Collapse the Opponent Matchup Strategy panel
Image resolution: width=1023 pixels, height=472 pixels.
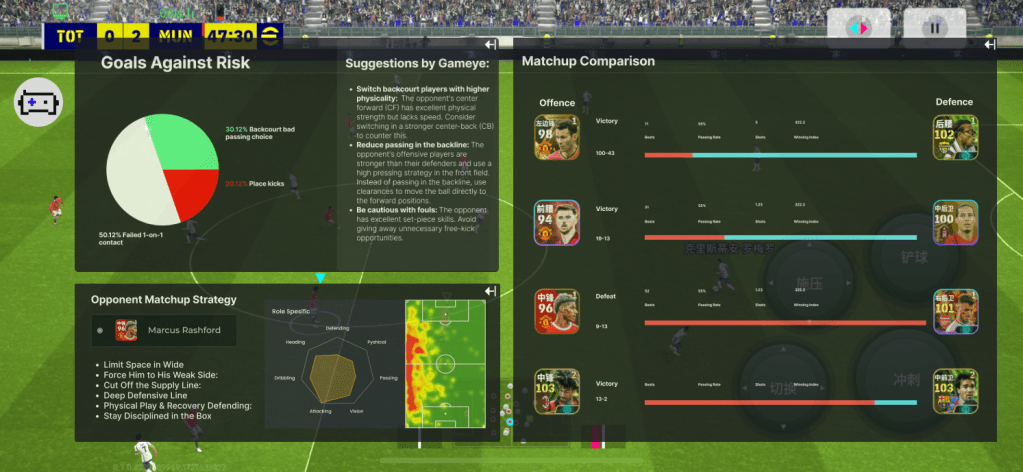[490, 291]
